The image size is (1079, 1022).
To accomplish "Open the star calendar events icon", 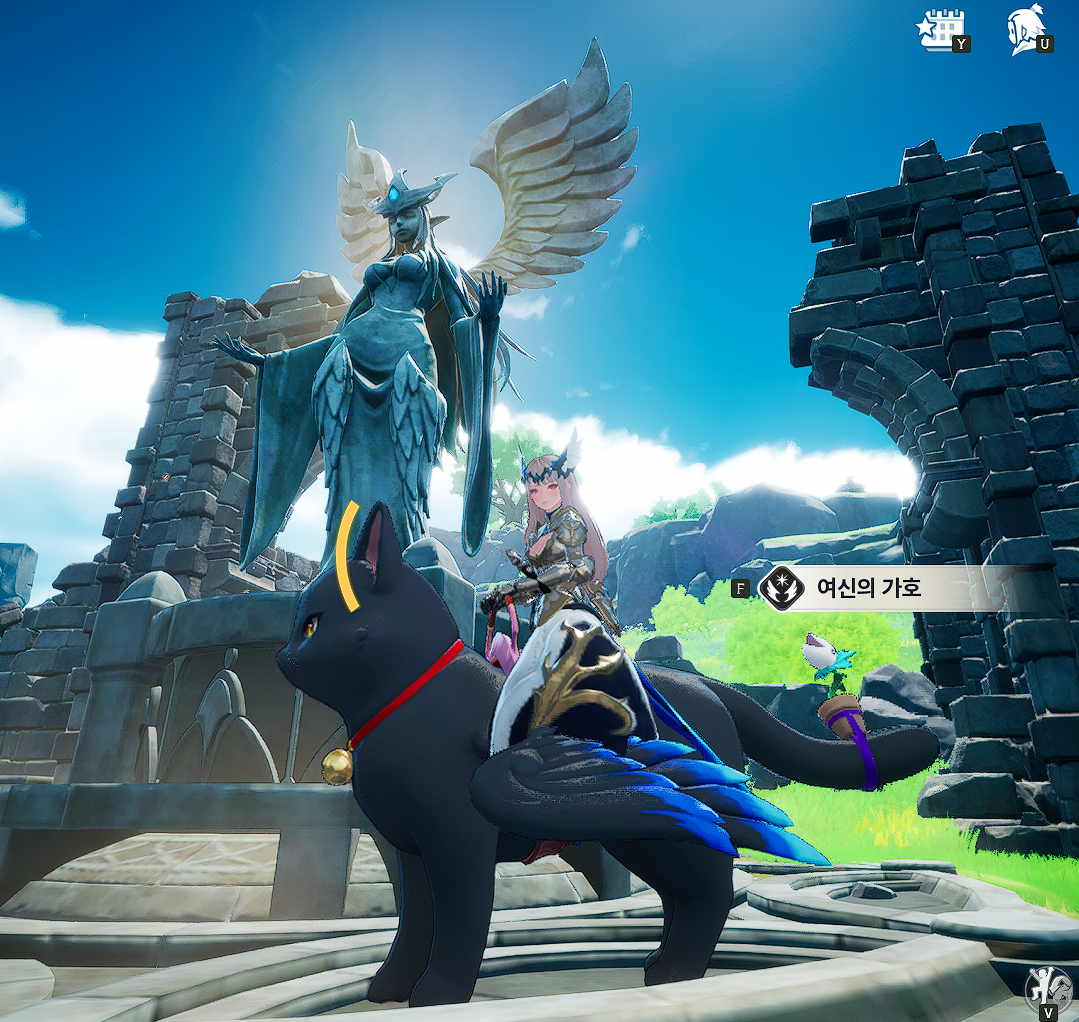I will (940, 29).
